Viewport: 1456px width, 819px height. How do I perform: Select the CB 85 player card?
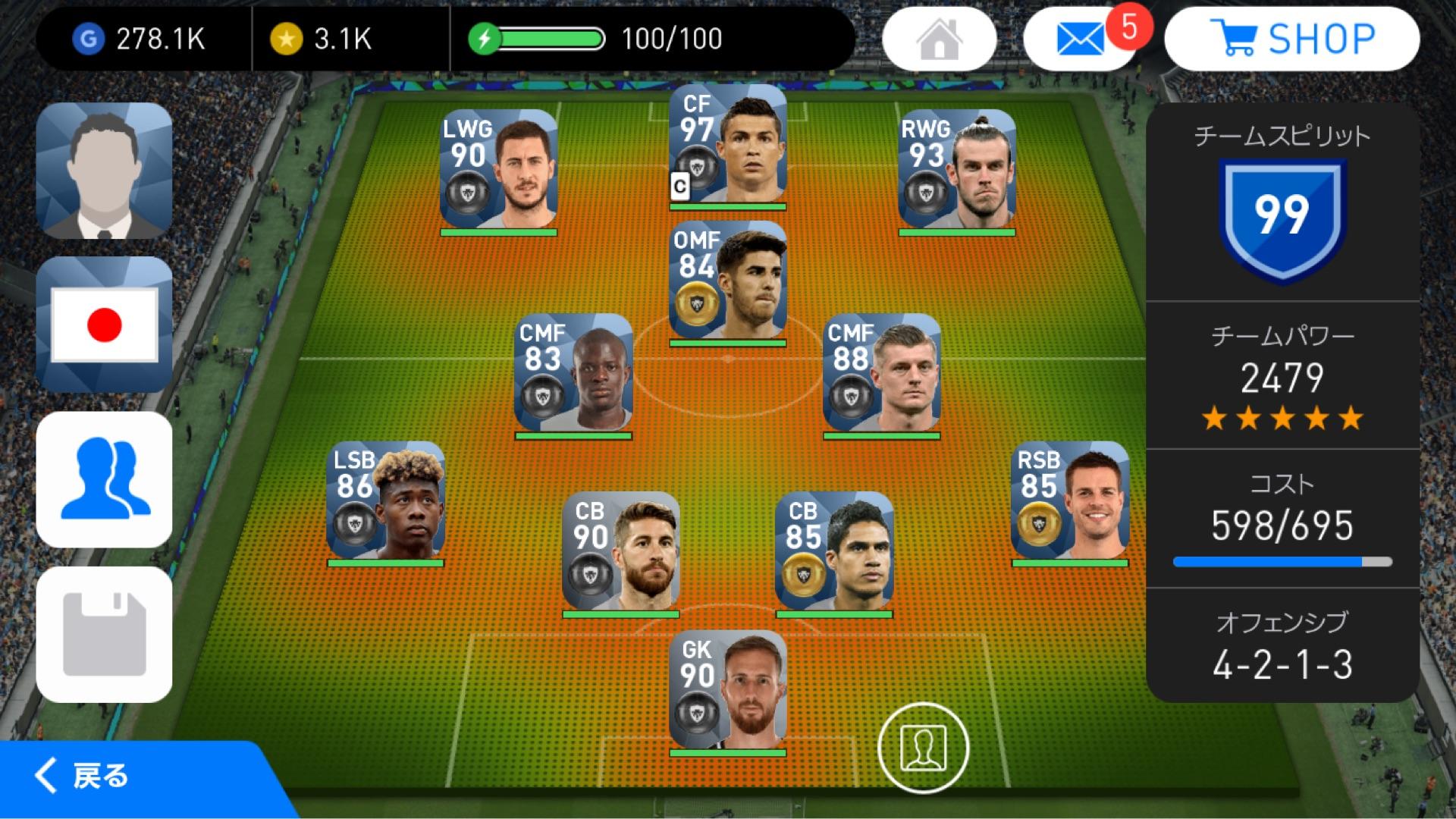point(834,552)
